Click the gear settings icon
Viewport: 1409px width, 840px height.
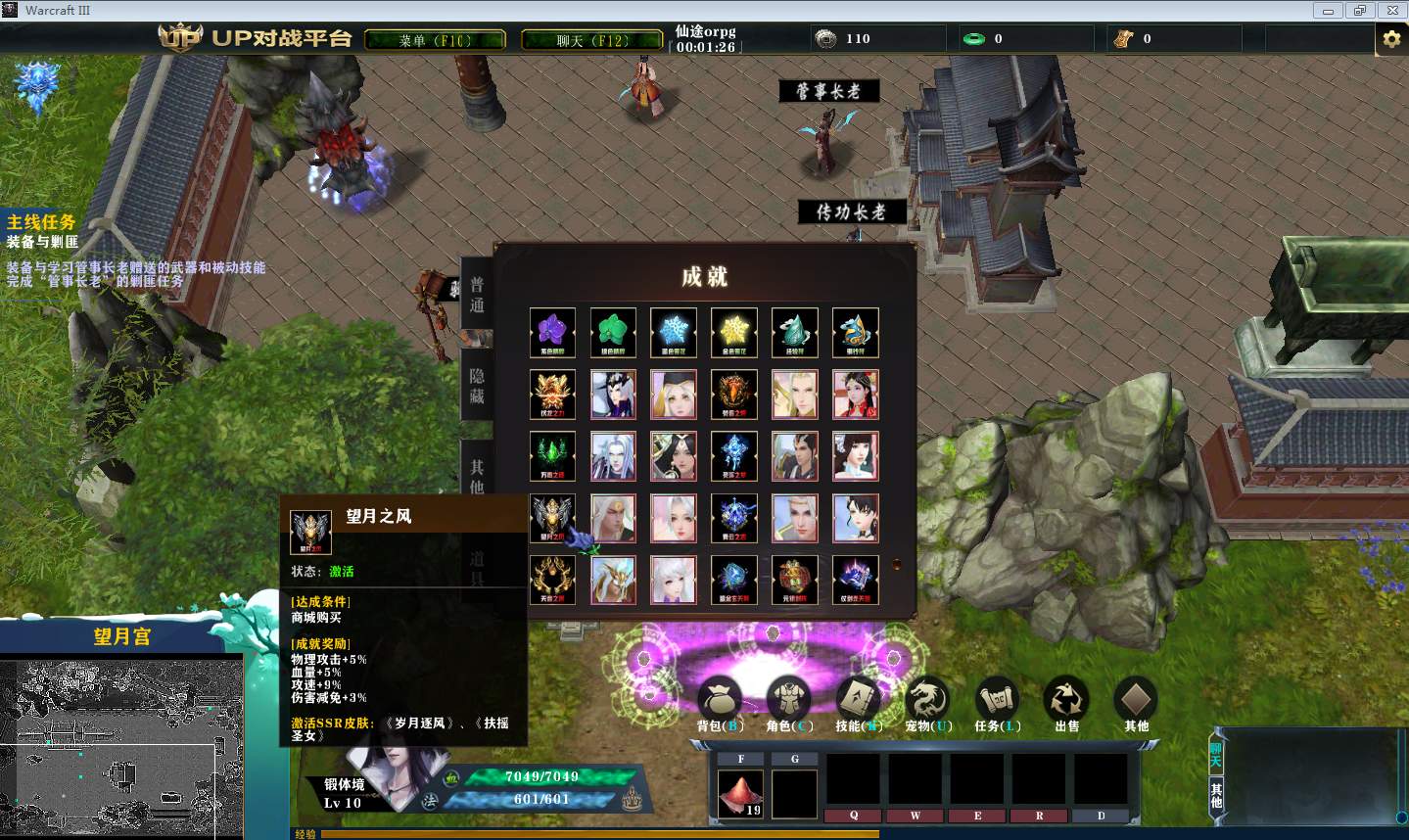point(1390,39)
